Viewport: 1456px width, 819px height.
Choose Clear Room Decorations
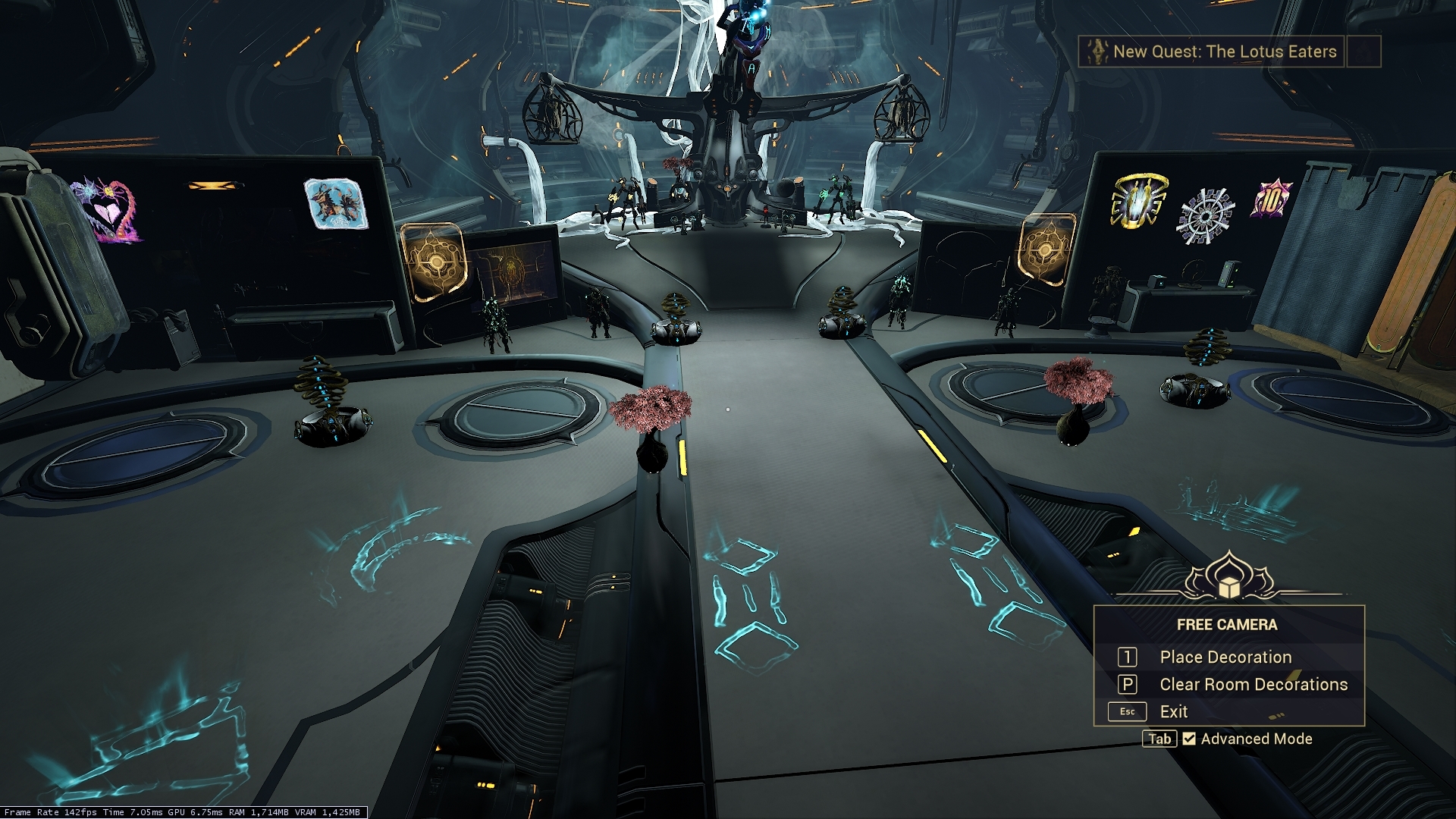coord(1253,685)
